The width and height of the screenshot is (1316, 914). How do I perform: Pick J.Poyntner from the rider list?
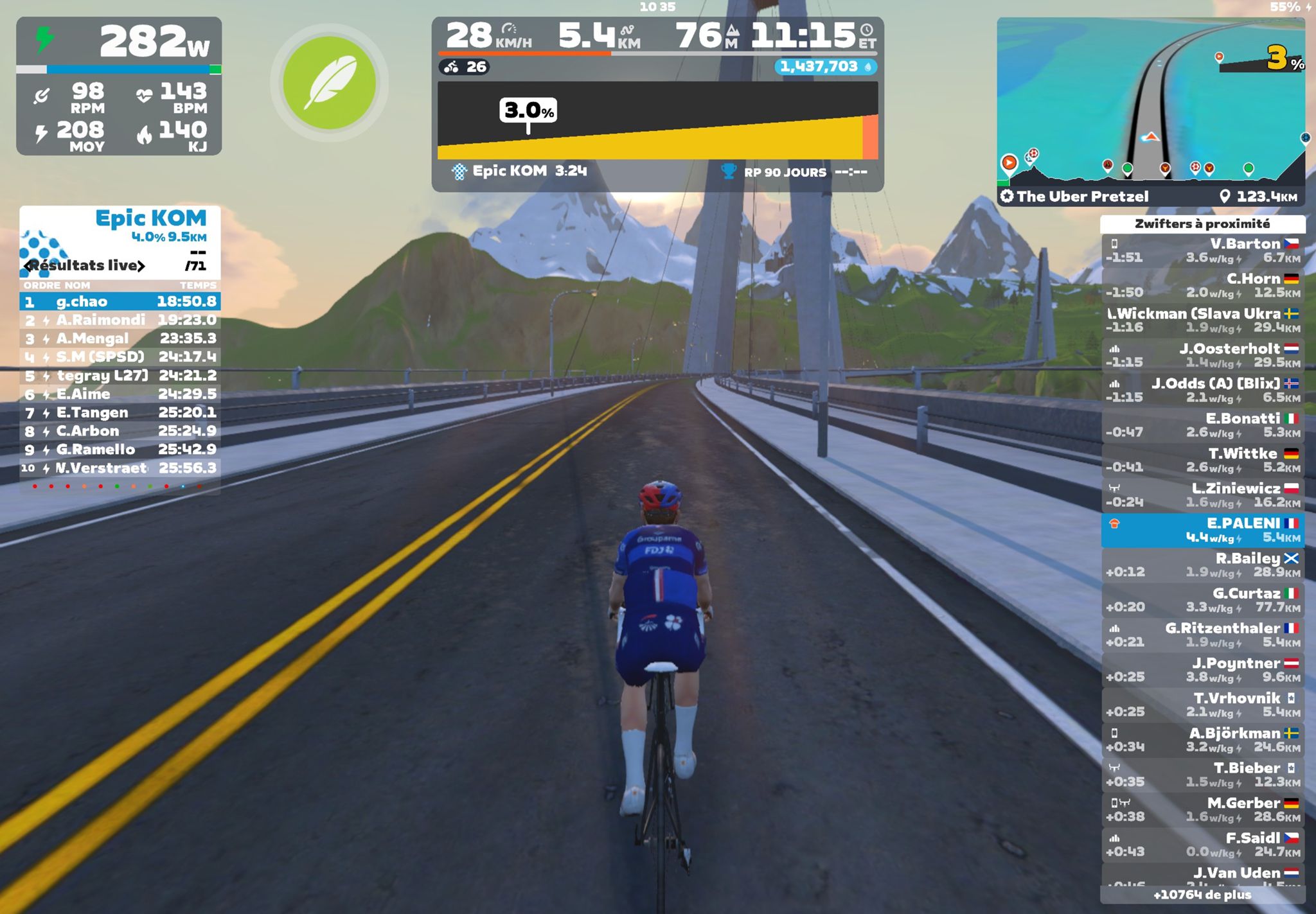(x=1202, y=670)
